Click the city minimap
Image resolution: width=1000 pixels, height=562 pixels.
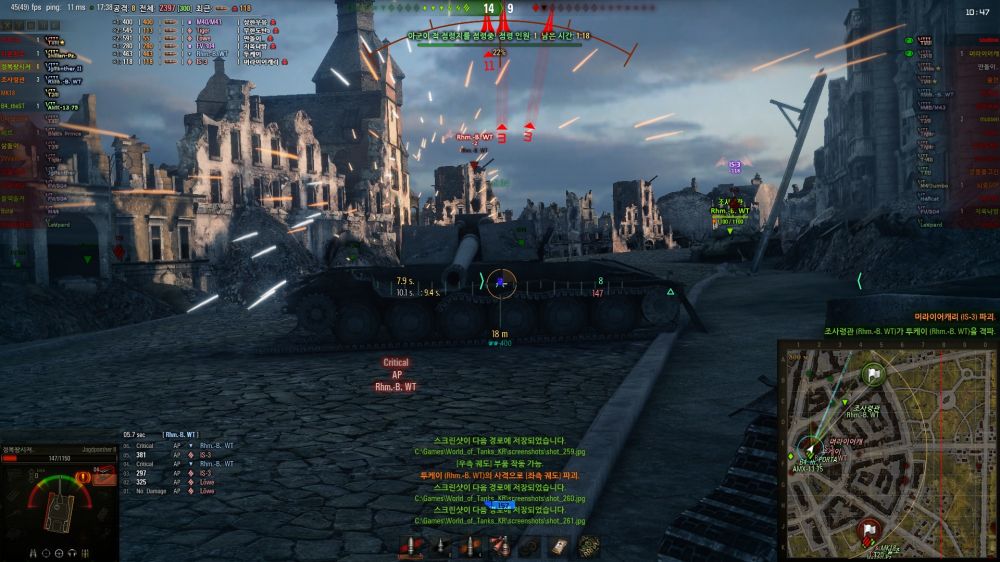(886, 448)
